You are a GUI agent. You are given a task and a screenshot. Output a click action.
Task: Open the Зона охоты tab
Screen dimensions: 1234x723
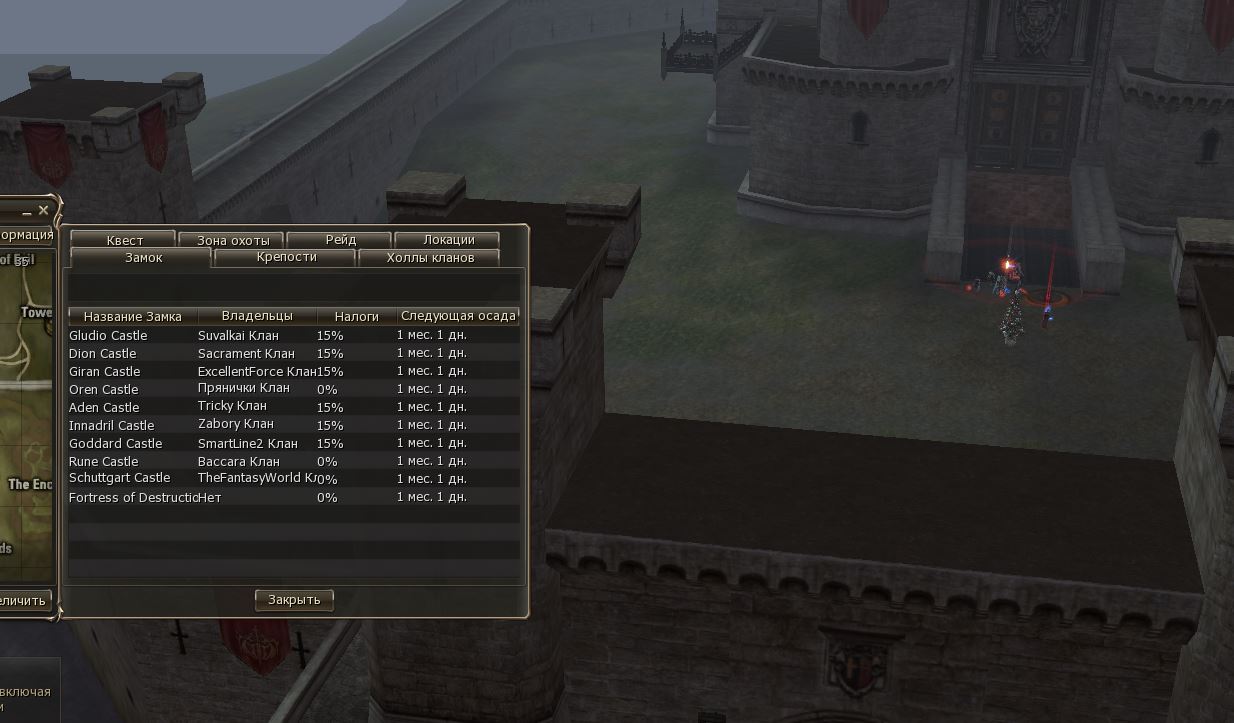[232, 240]
